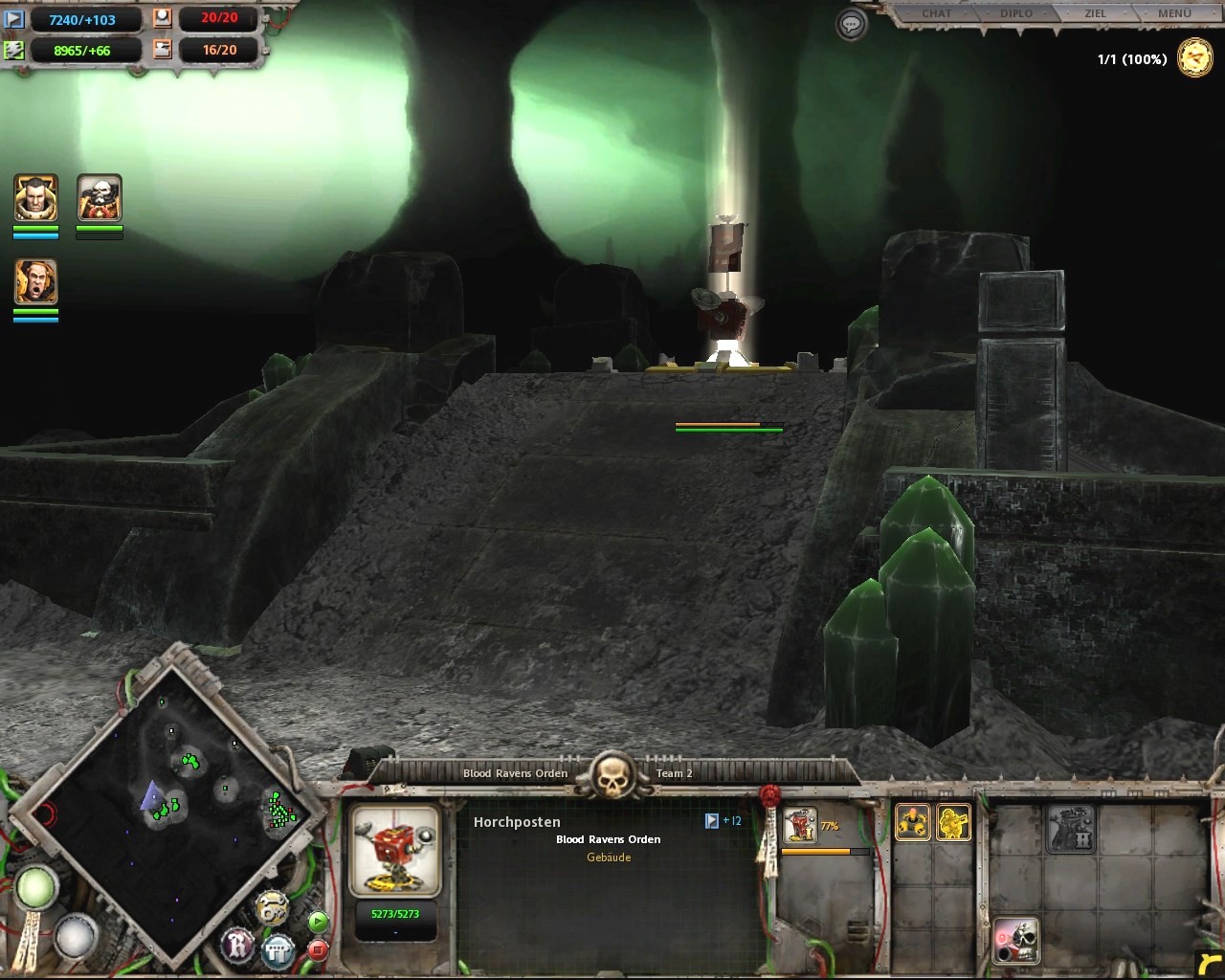Image resolution: width=1225 pixels, height=980 pixels.
Task: Click the purple R minimap button
Action: [237, 946]
